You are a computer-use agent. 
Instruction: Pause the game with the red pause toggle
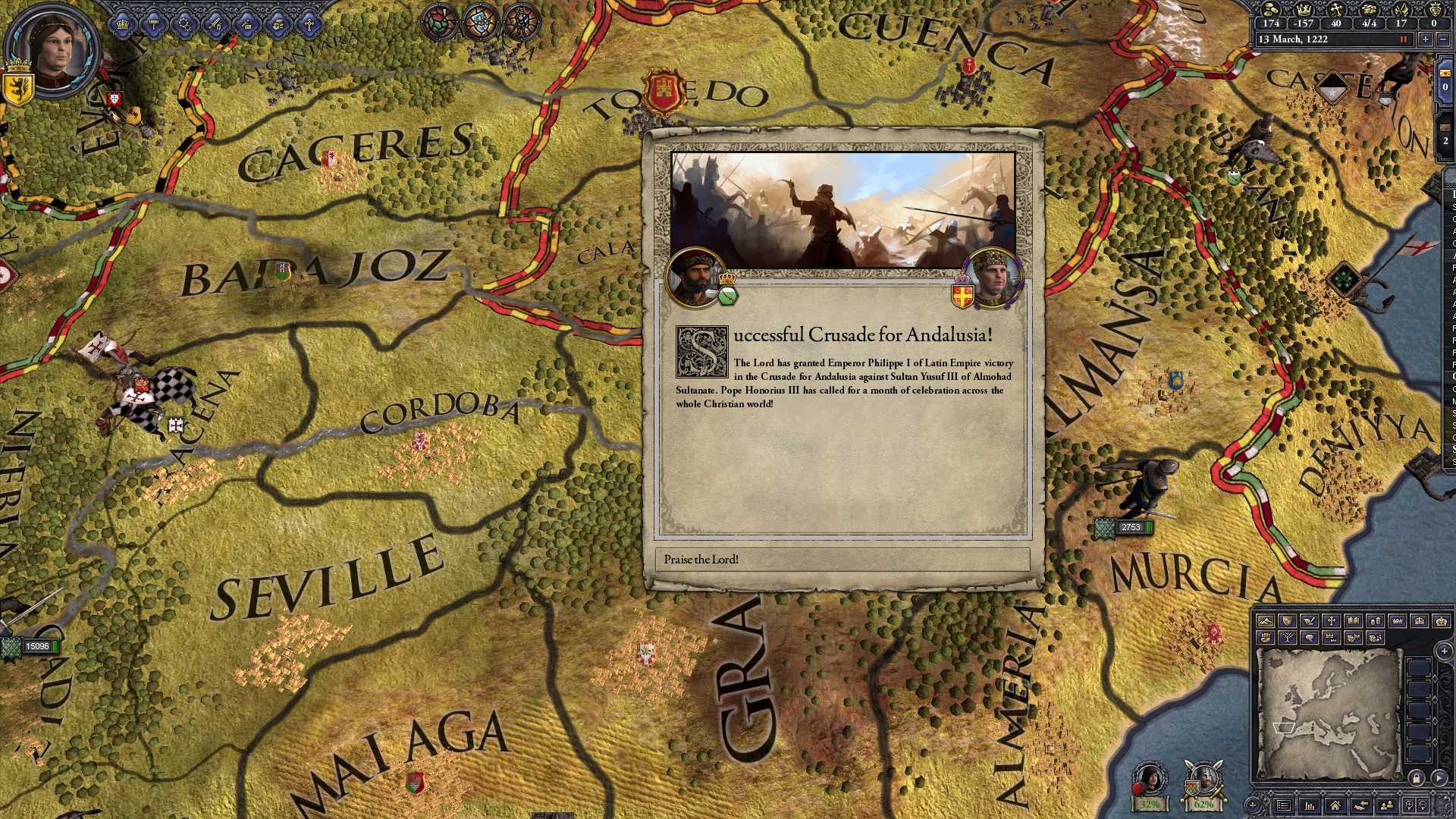[1403, 39]
